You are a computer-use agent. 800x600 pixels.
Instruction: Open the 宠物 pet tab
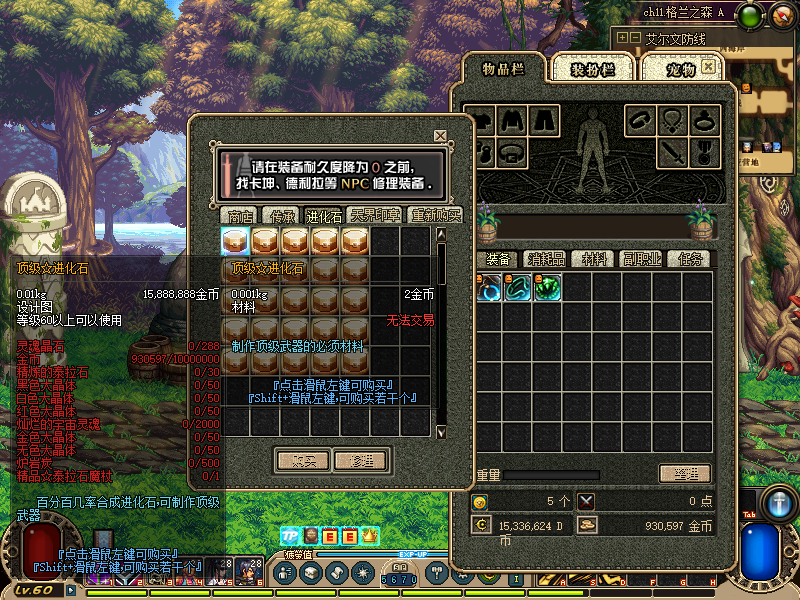[x=680, y=69]
